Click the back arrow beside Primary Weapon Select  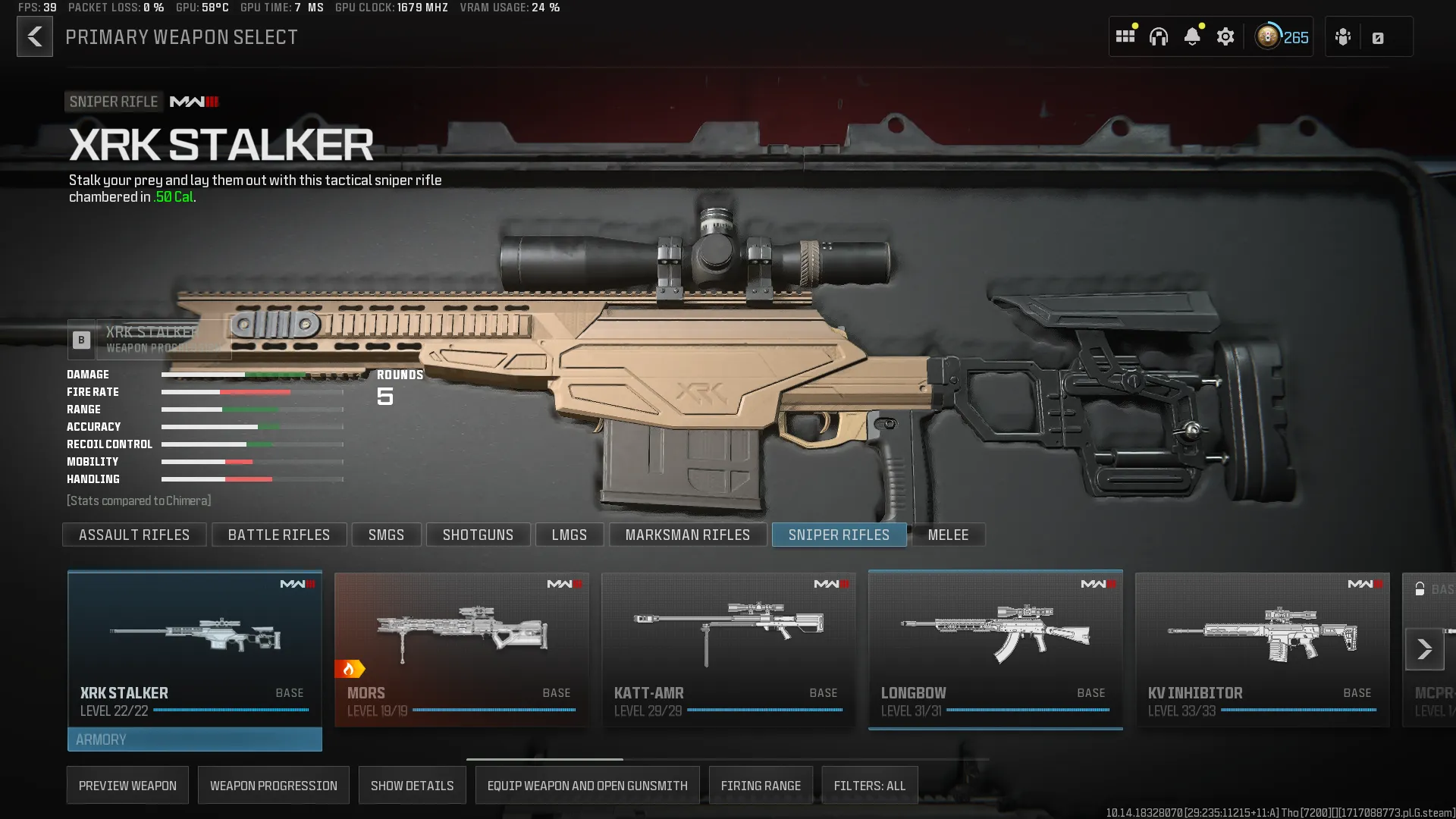coord(34,36)
